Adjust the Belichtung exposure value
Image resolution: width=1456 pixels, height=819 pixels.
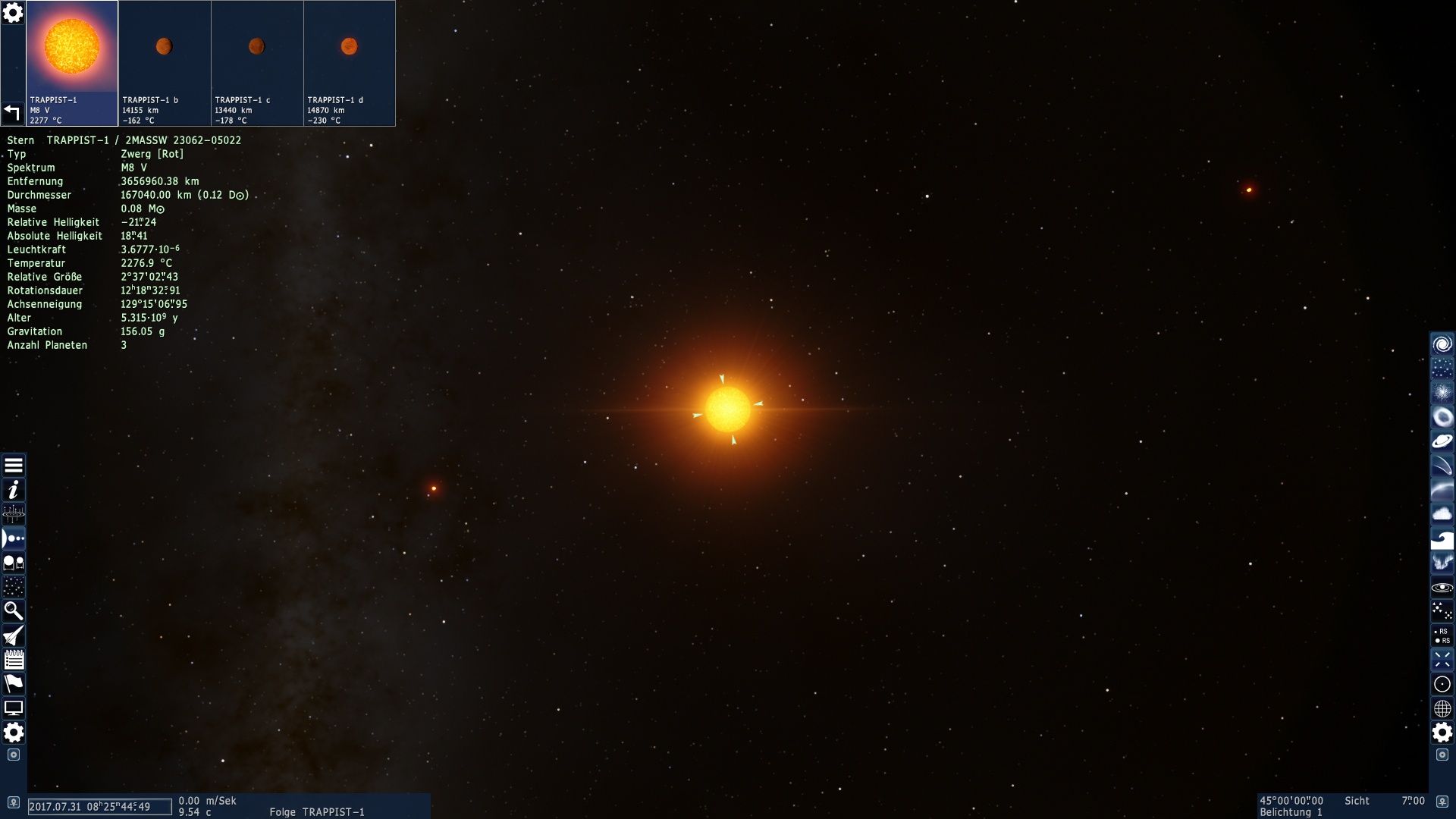pyautogui.click(x=1289, y=811)
